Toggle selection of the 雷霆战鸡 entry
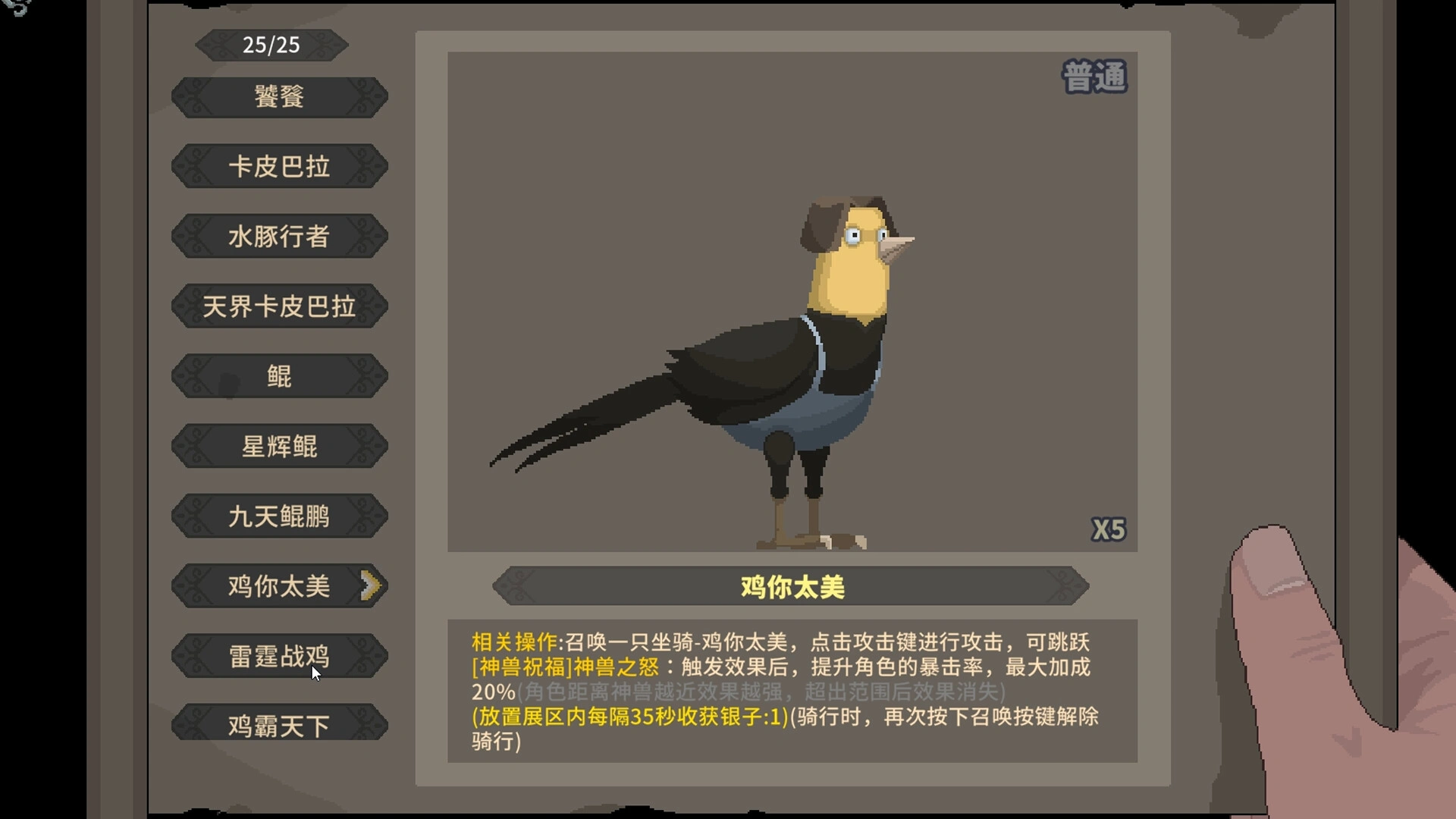Screen dimensions: 1456x819 tap(278, 655)
